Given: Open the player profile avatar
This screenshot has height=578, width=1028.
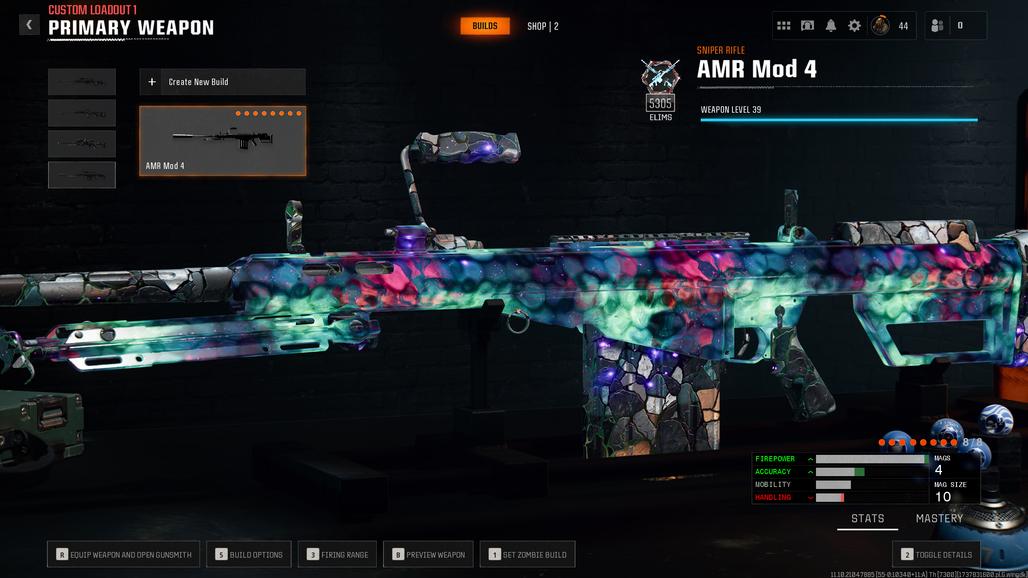Looking at the screenshot, I should click(x=881, y=26).
